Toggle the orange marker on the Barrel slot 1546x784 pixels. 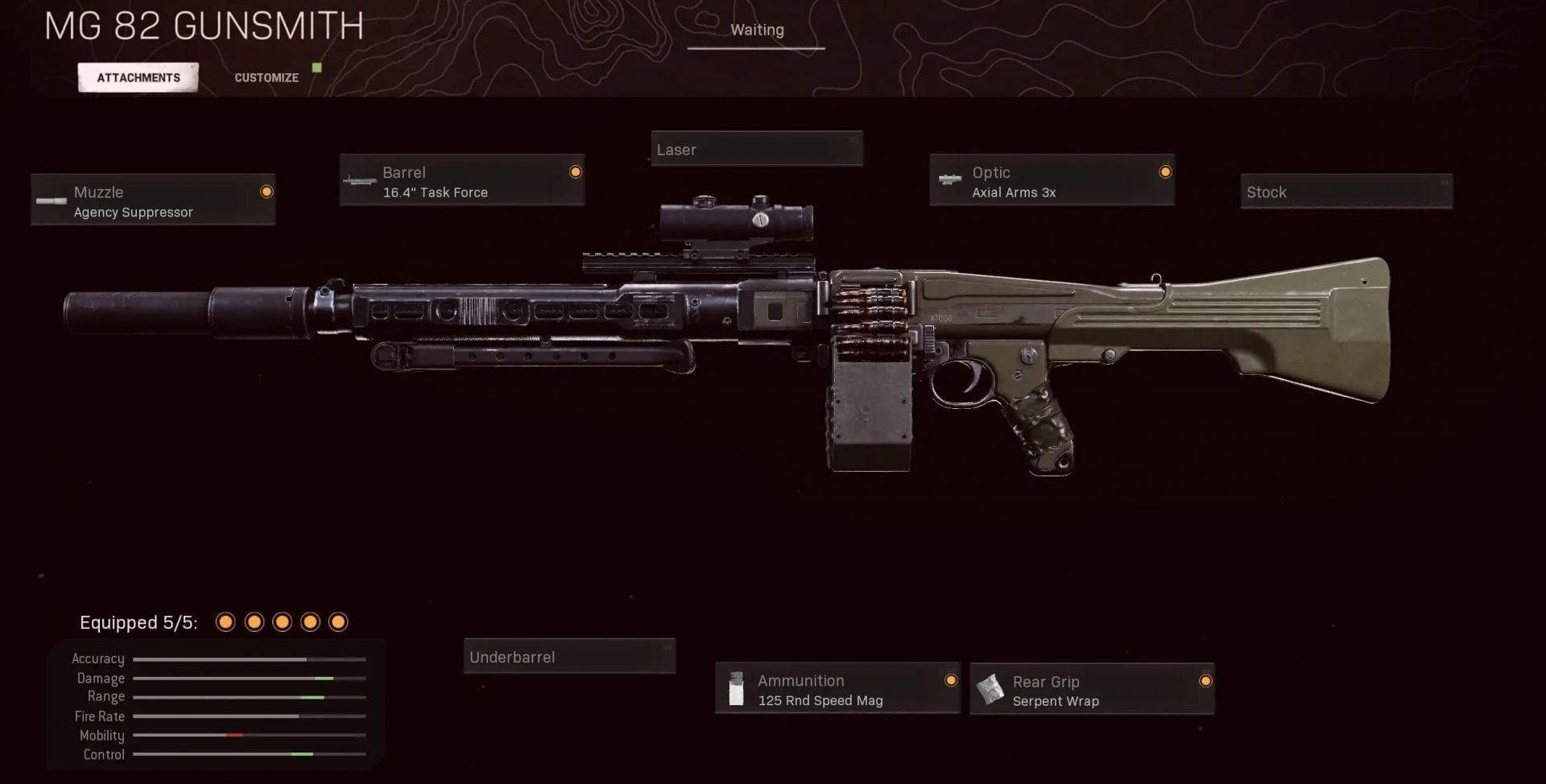575,171
